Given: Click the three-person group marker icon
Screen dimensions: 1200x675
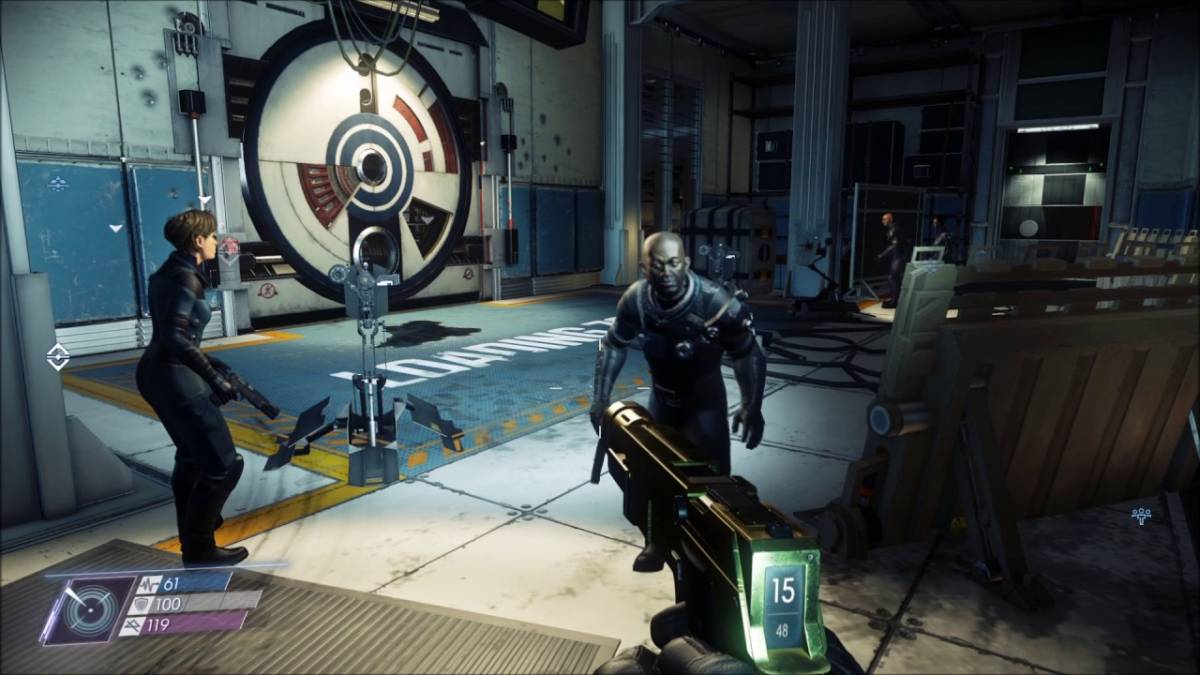Looking at the screenshot, I should click(1141, 516).
